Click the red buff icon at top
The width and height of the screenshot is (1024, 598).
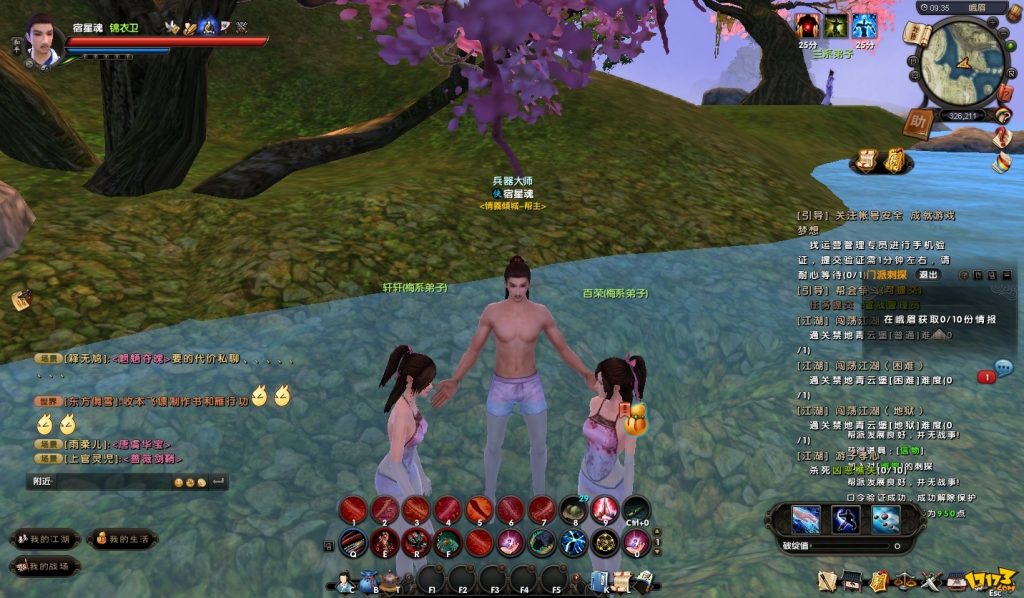click(807, 27)
